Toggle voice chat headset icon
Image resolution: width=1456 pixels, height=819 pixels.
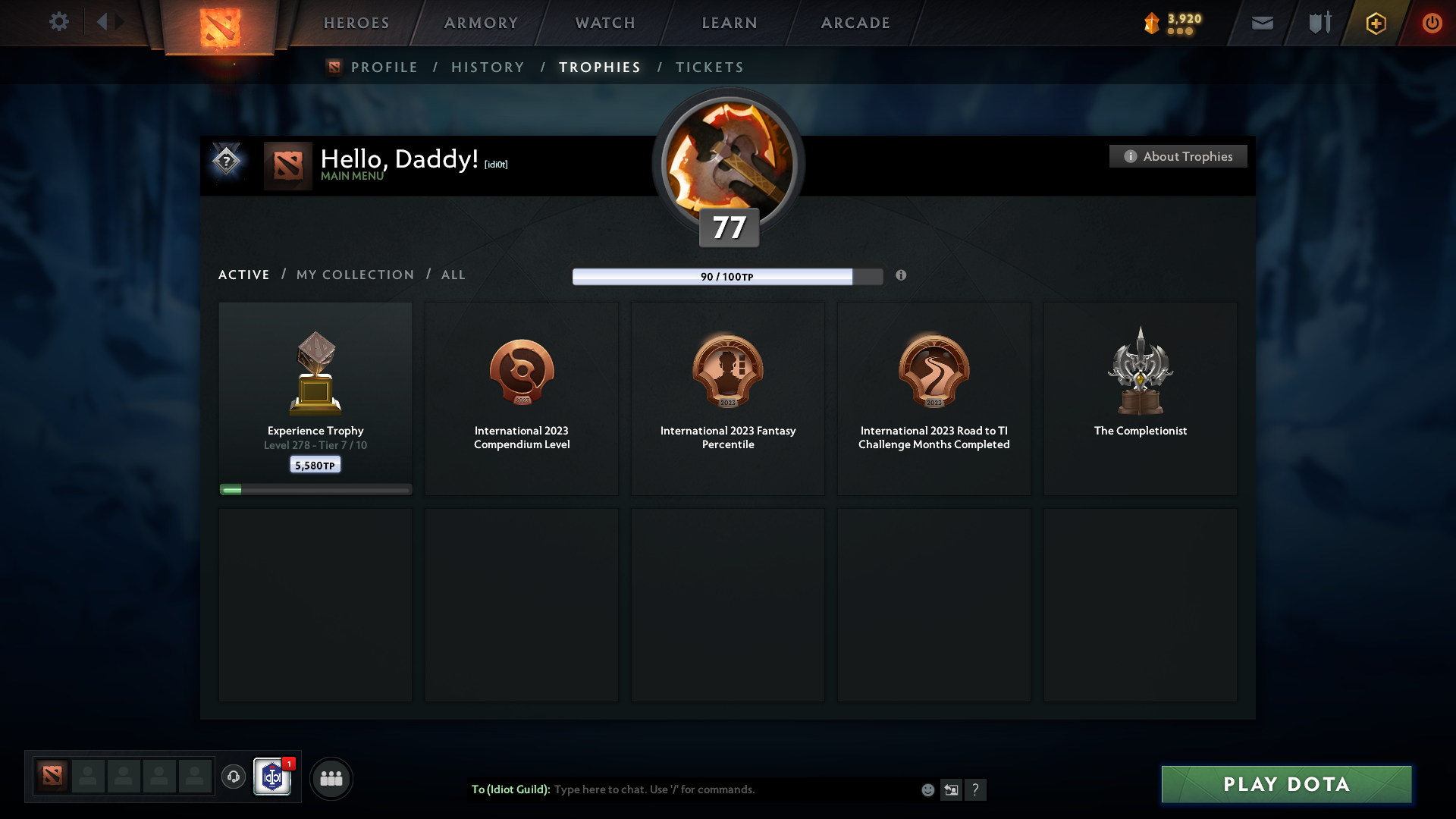coord(234,777)
